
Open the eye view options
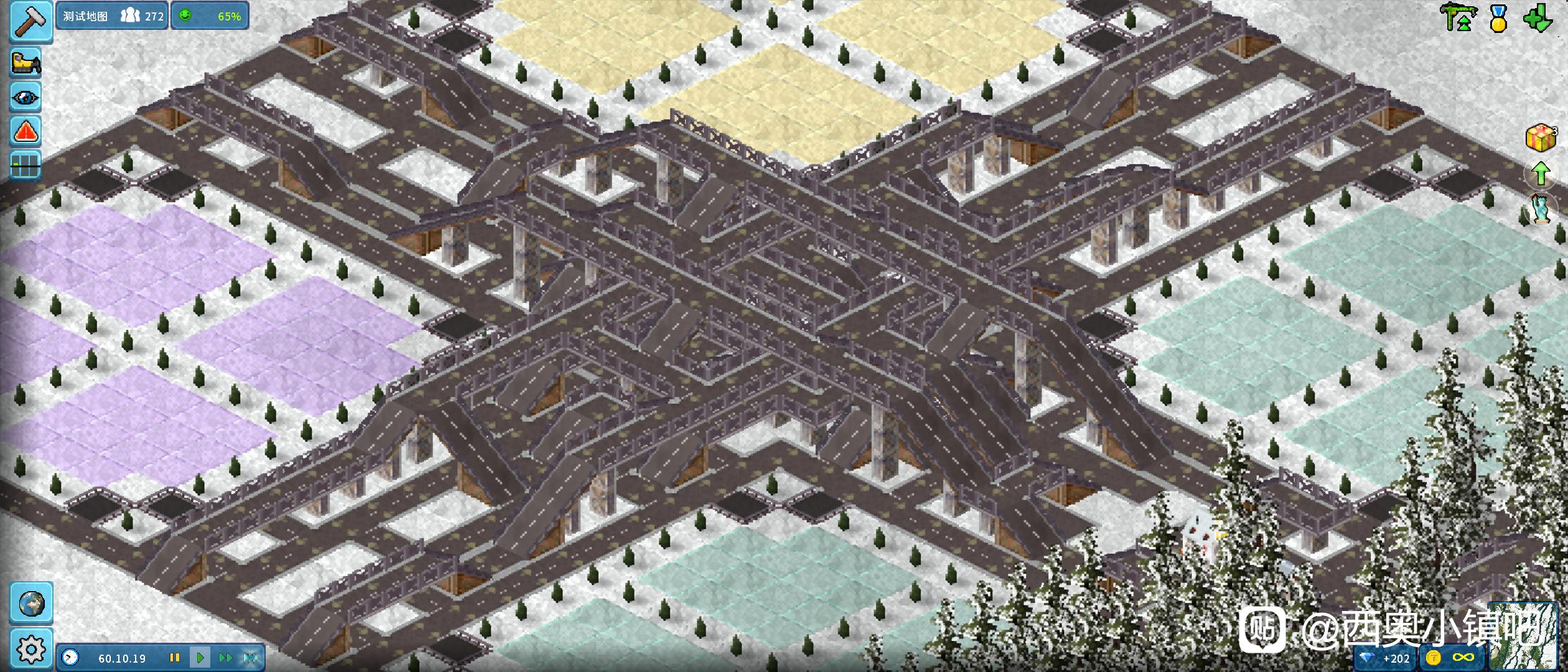(26, 97)
